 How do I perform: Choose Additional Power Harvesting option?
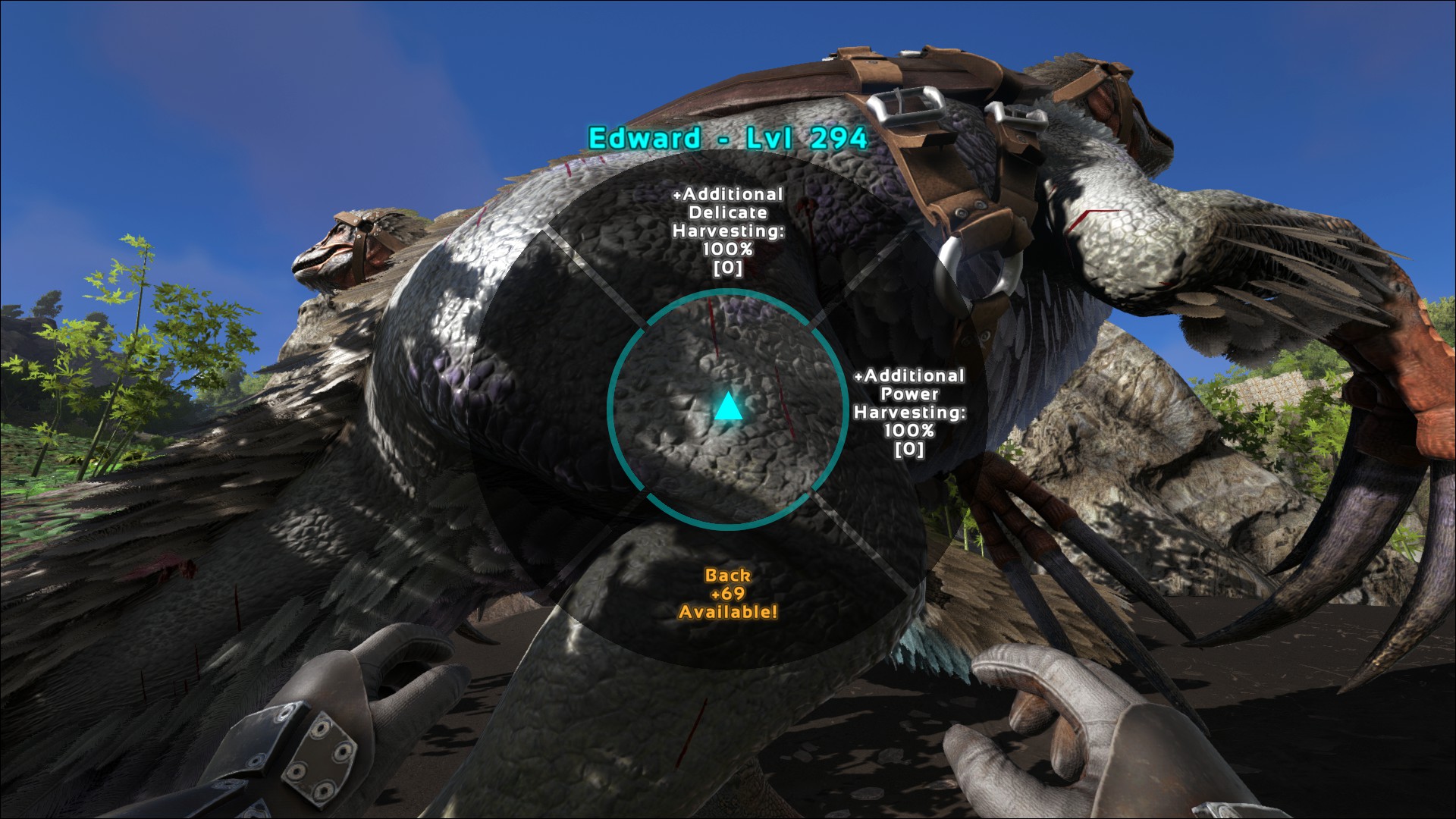point(908,412)
